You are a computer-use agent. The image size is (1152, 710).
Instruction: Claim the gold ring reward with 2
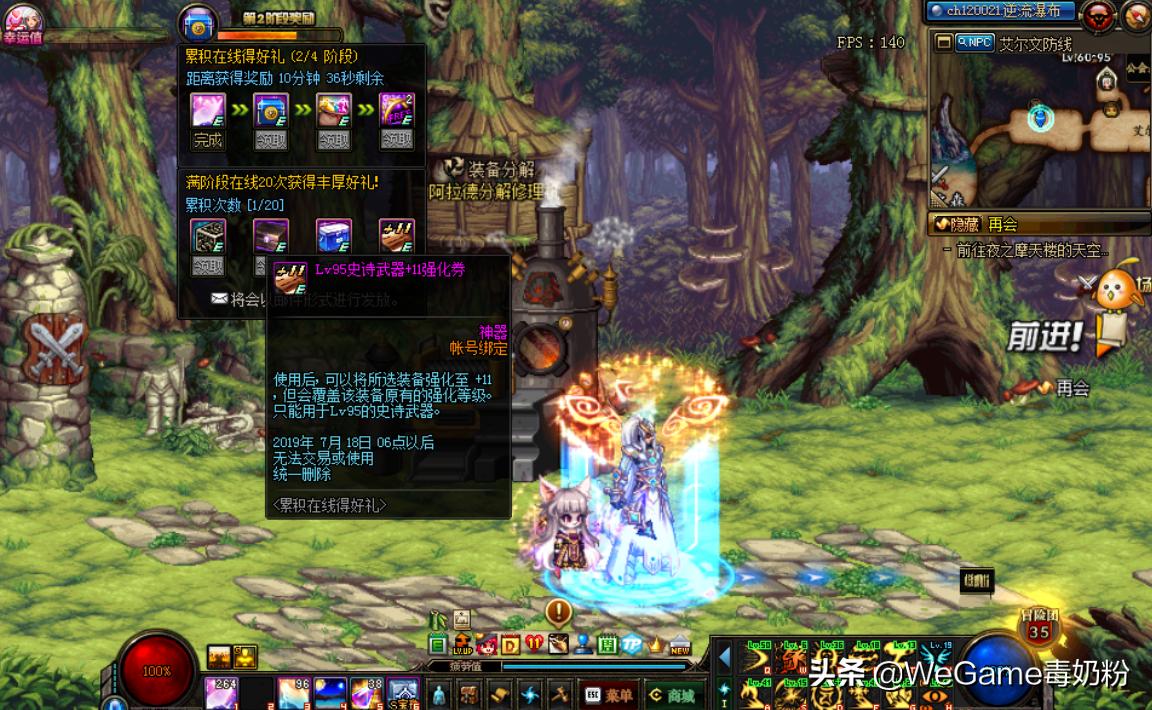(x=397, y=140)
